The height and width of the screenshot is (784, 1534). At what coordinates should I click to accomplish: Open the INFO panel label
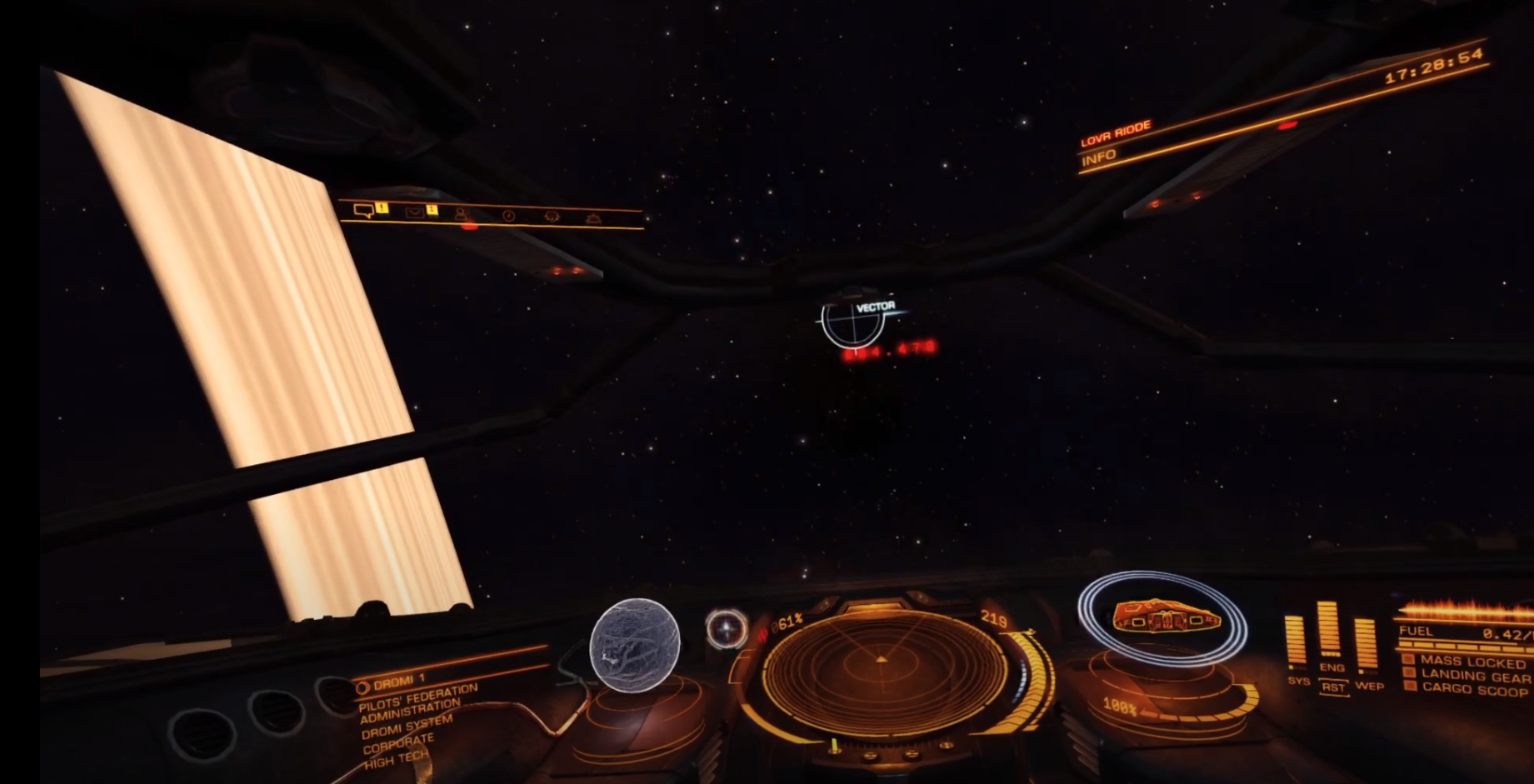1098,157
